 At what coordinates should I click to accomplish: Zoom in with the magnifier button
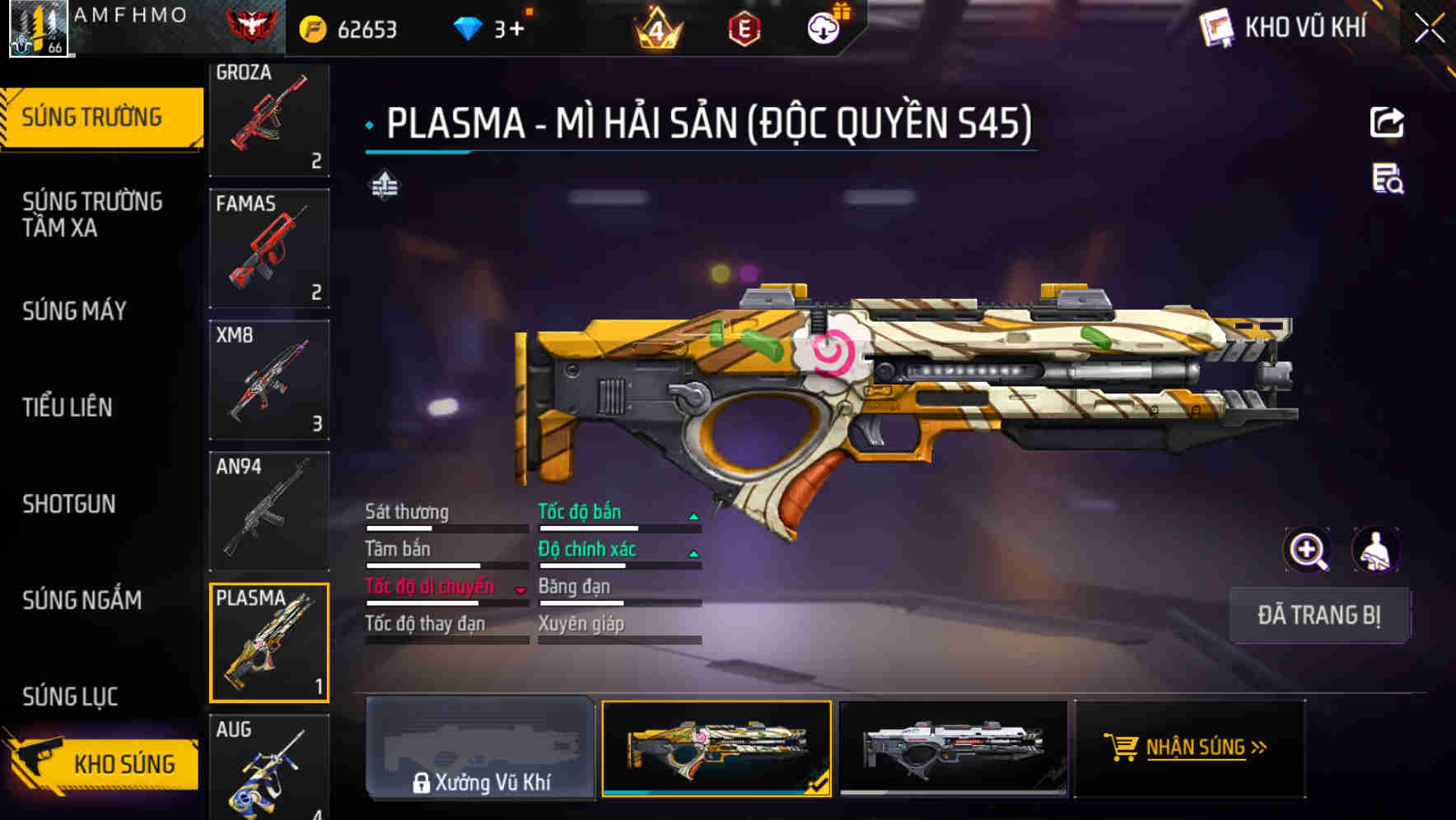1308,550
